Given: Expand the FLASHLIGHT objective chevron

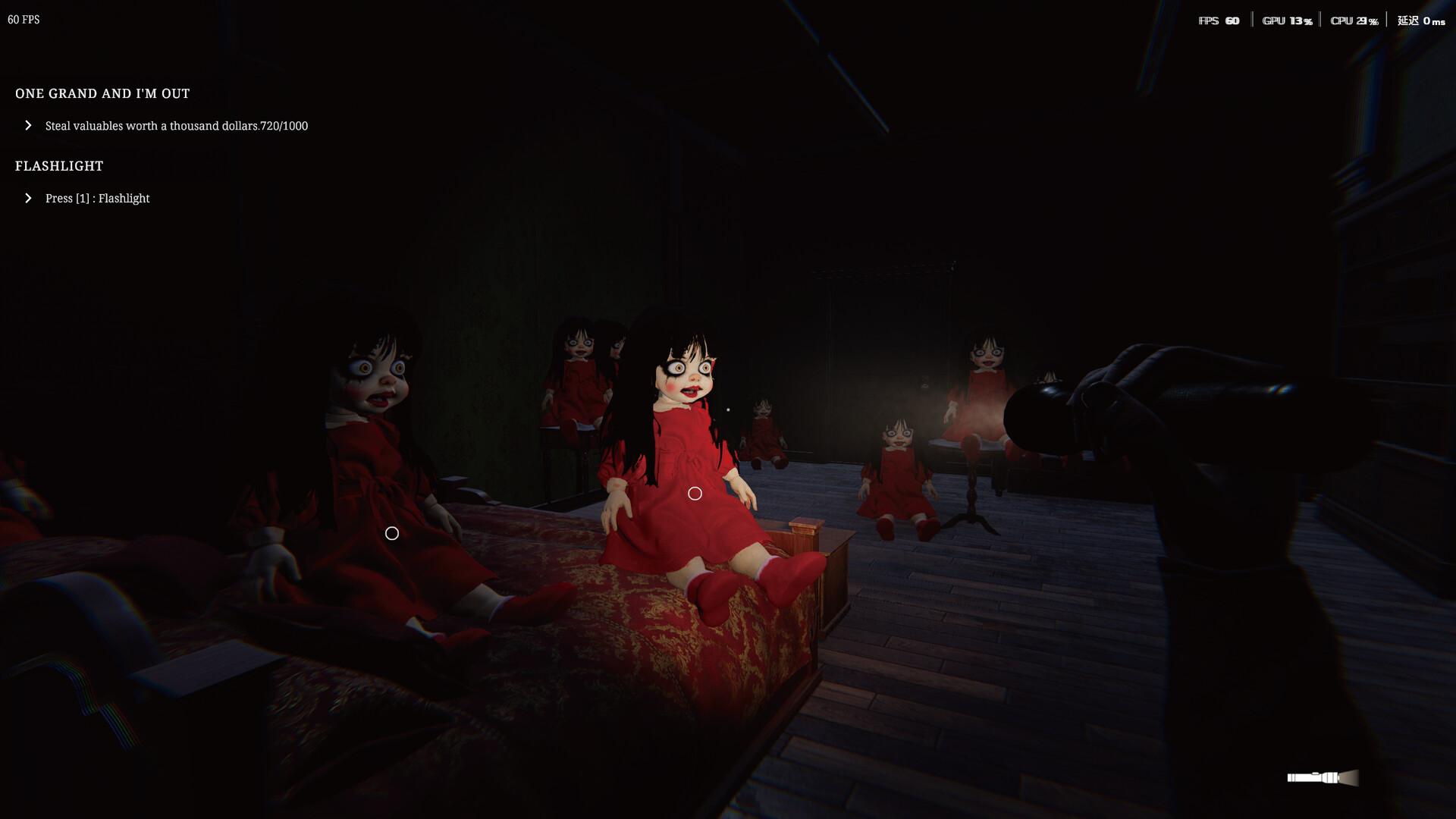Looking at the screenshot, I should click(29, 198).
